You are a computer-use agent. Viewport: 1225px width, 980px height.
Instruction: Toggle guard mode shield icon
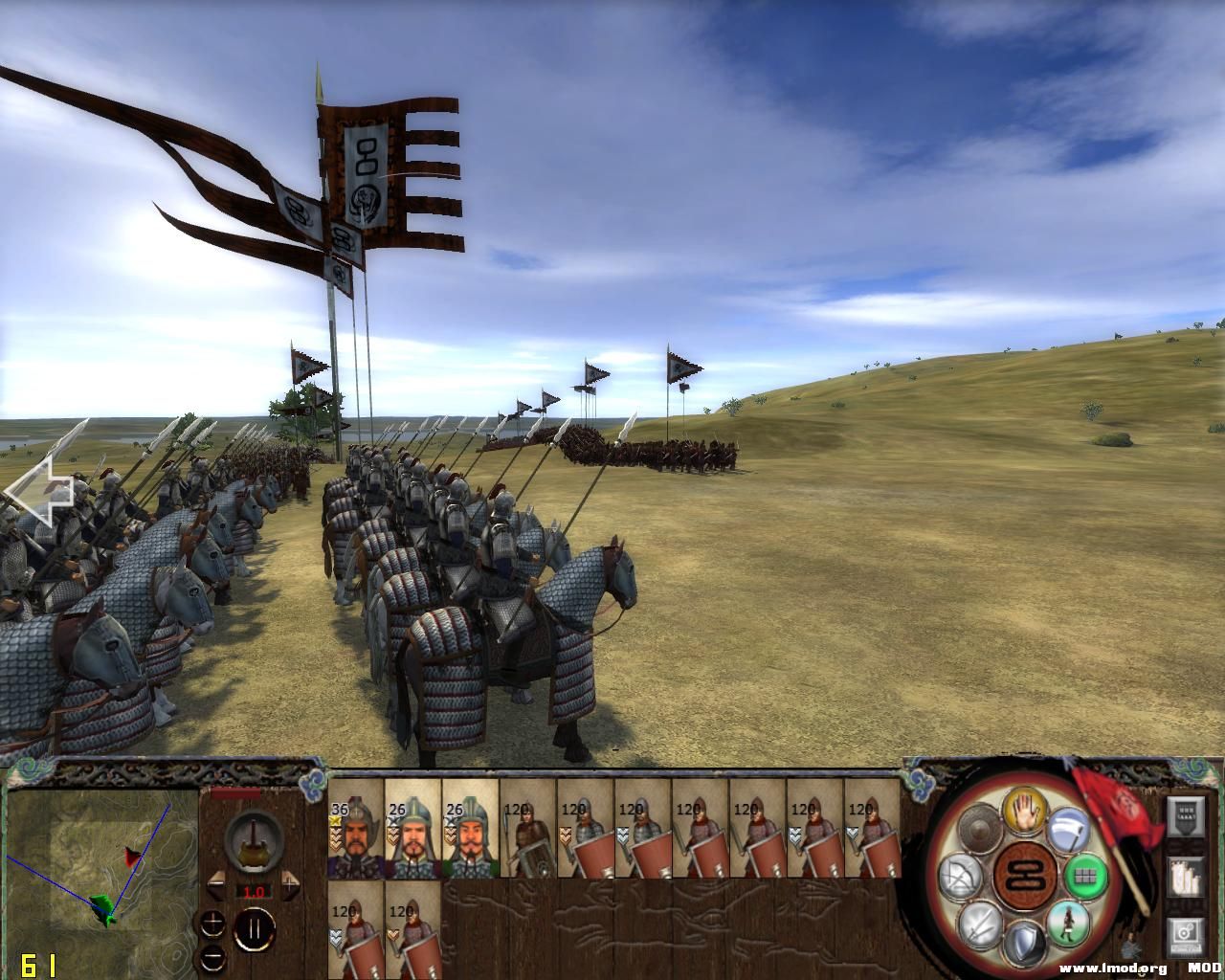[1025, 943]
